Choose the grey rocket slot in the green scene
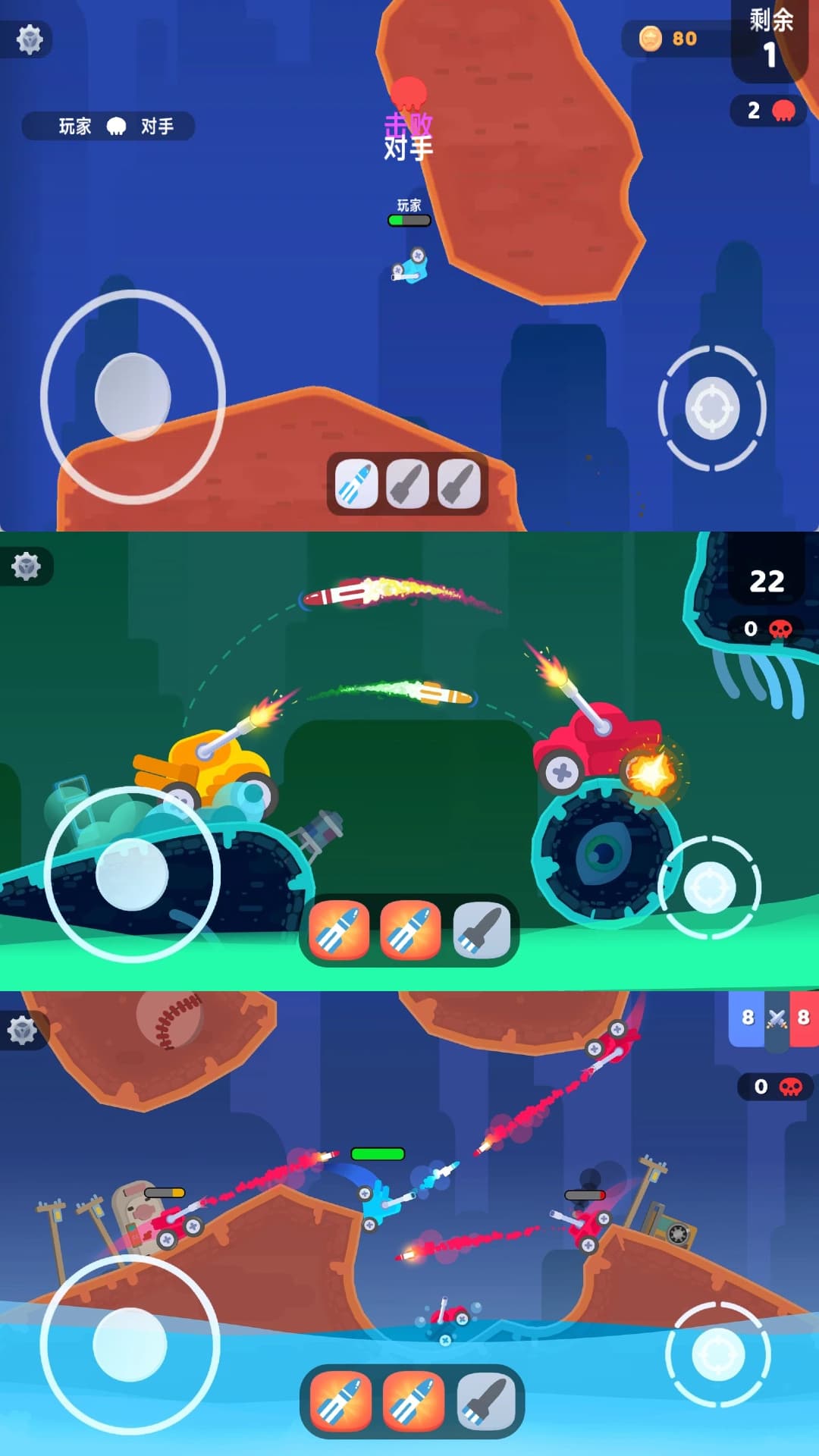The image size is (819, 1456). (x=482, y=930)
